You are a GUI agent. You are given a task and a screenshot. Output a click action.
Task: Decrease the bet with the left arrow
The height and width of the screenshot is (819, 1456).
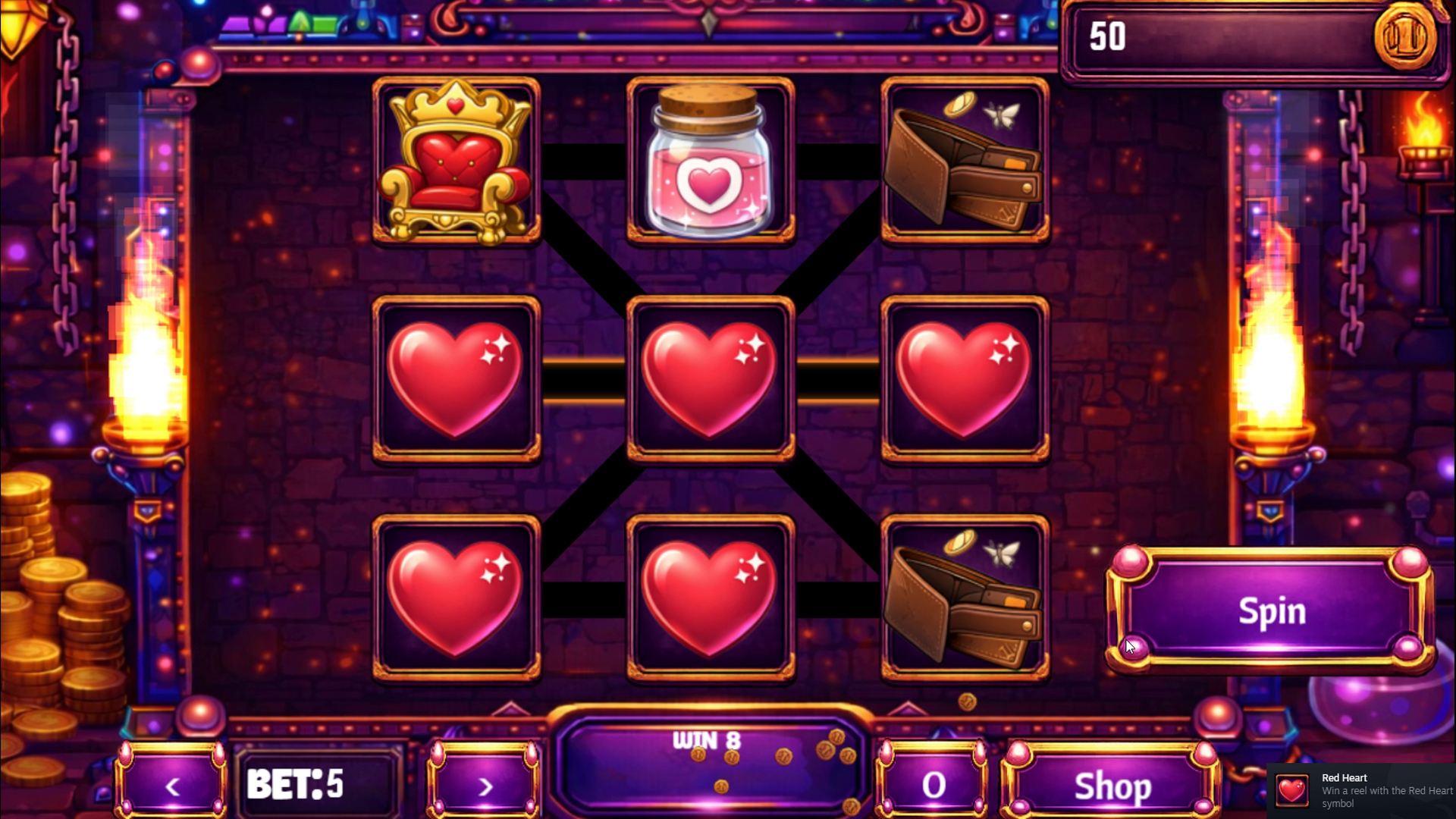coord(171,786)
